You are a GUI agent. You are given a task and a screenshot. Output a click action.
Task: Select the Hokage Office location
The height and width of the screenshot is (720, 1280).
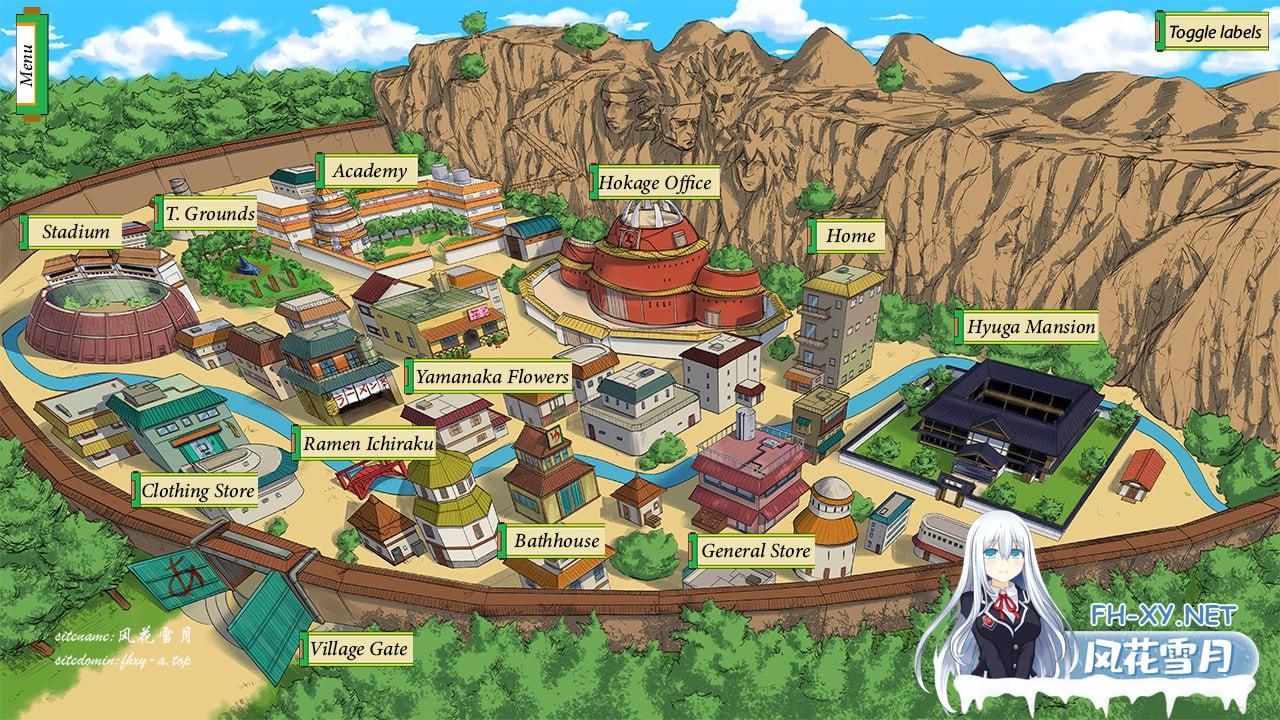coord(655,183)
